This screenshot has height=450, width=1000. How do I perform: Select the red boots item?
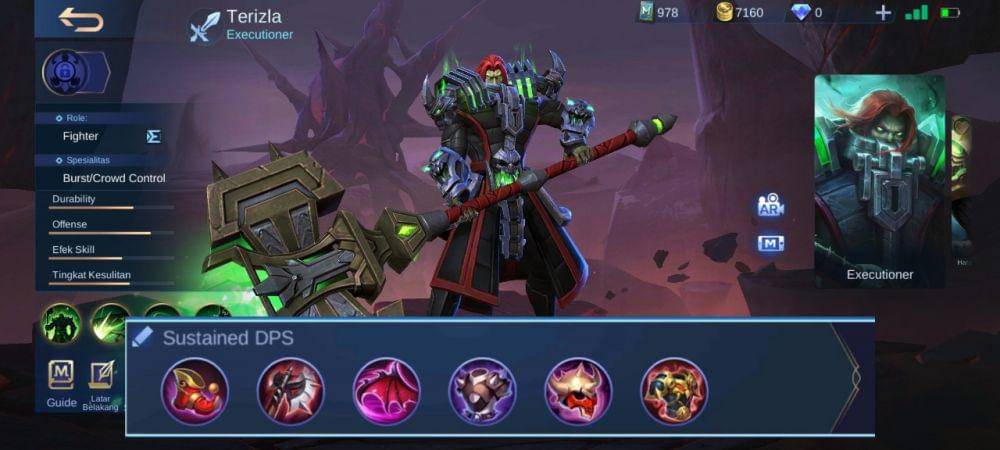[x=195, y=391]
